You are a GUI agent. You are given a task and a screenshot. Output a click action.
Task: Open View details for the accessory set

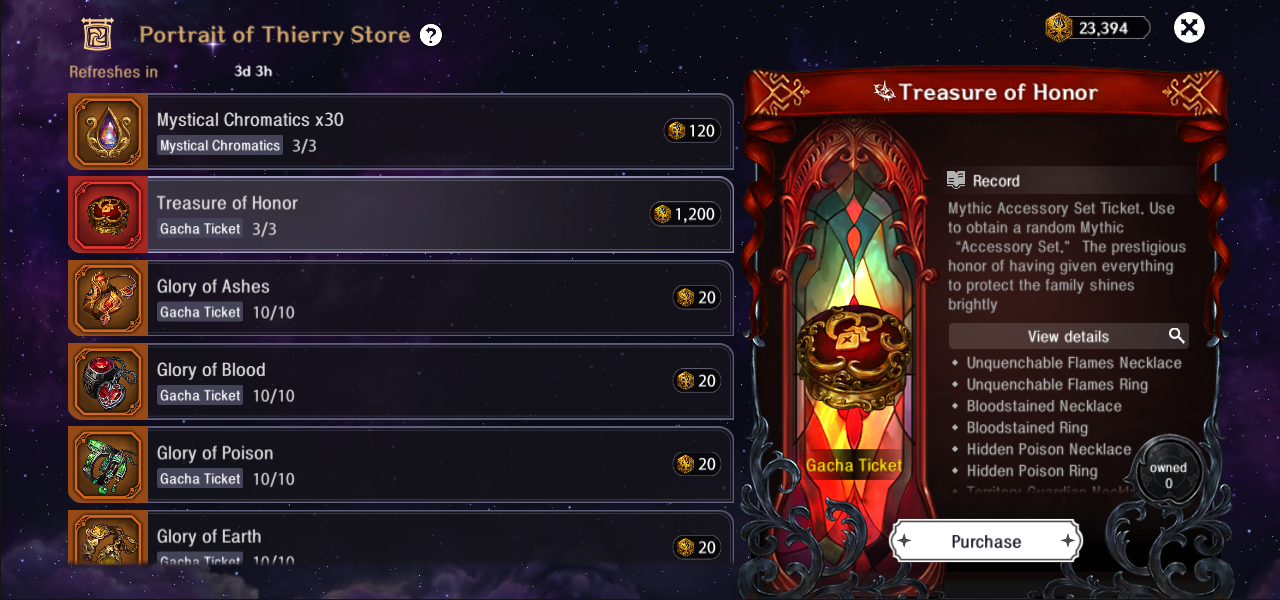click(x=1068, y=336)
